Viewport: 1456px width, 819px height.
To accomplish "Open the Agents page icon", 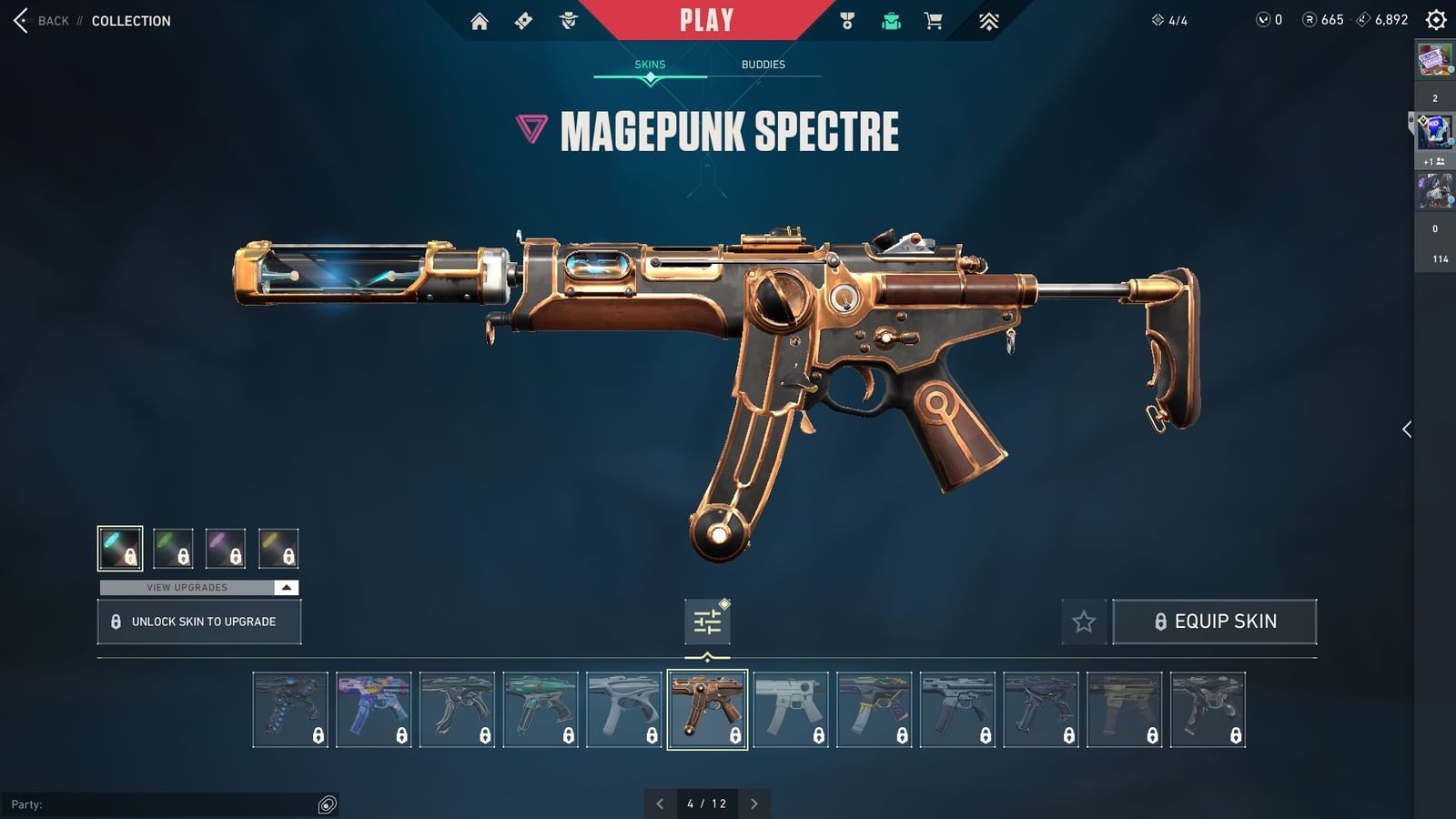I will (569, 20).
